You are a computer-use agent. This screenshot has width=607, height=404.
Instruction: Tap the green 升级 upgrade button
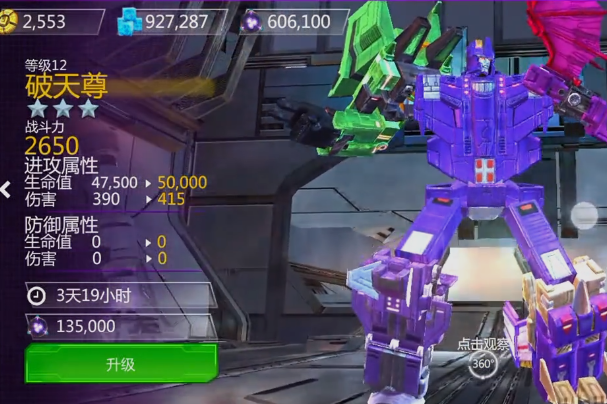[120, 363]
